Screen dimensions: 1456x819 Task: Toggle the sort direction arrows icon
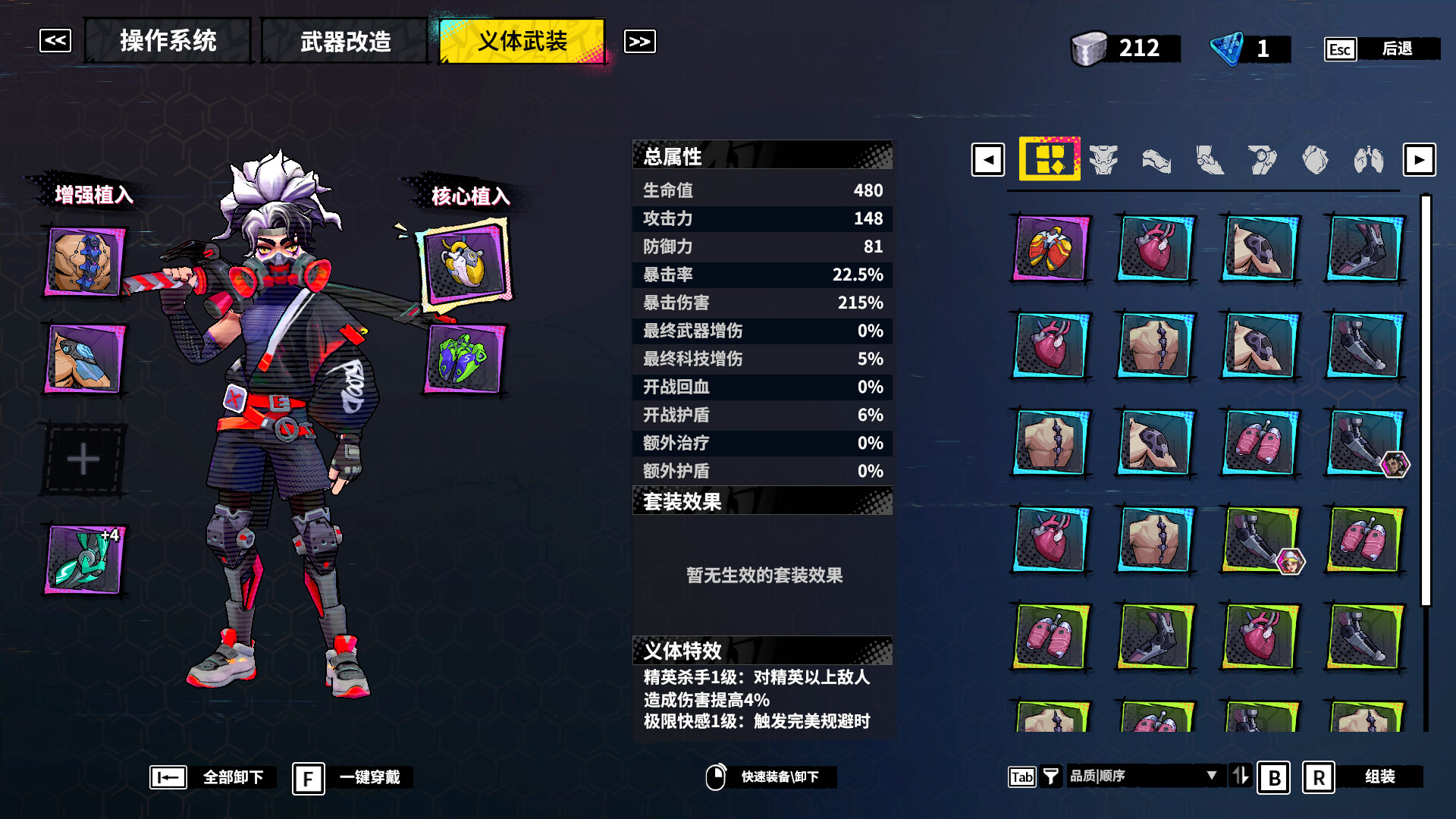click(x=1241, y=777)
